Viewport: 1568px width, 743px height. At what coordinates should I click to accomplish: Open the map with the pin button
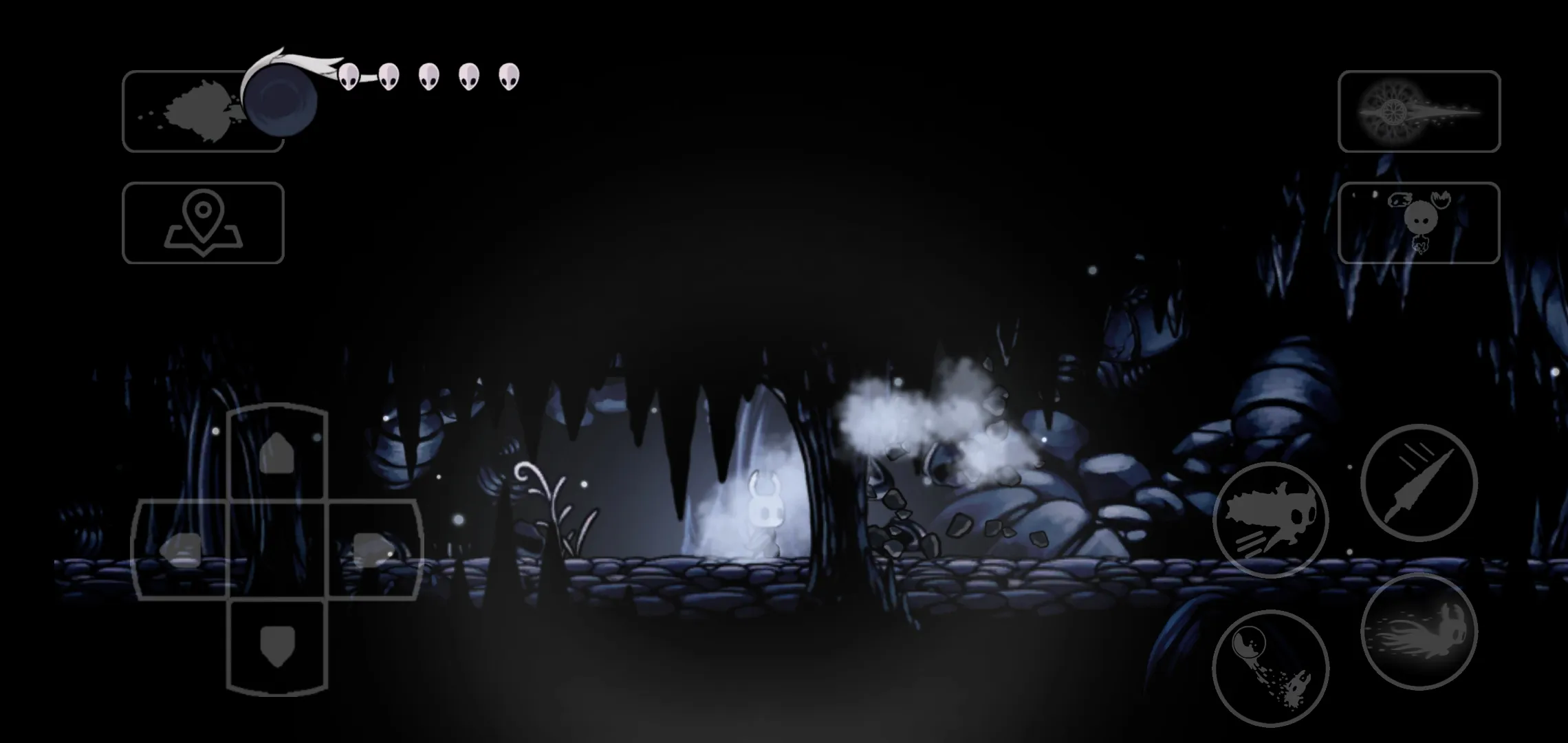[203, 223]
